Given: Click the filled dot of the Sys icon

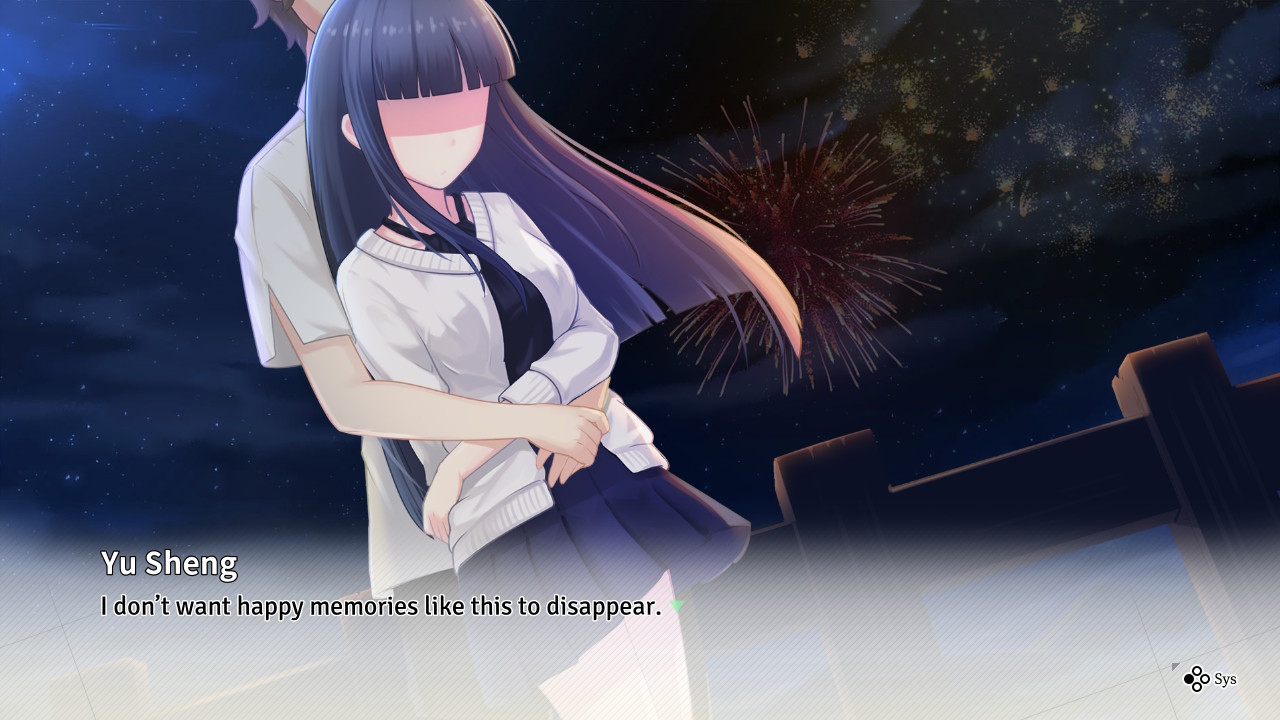Looking at the screenshot, I should coord(1188,679).
